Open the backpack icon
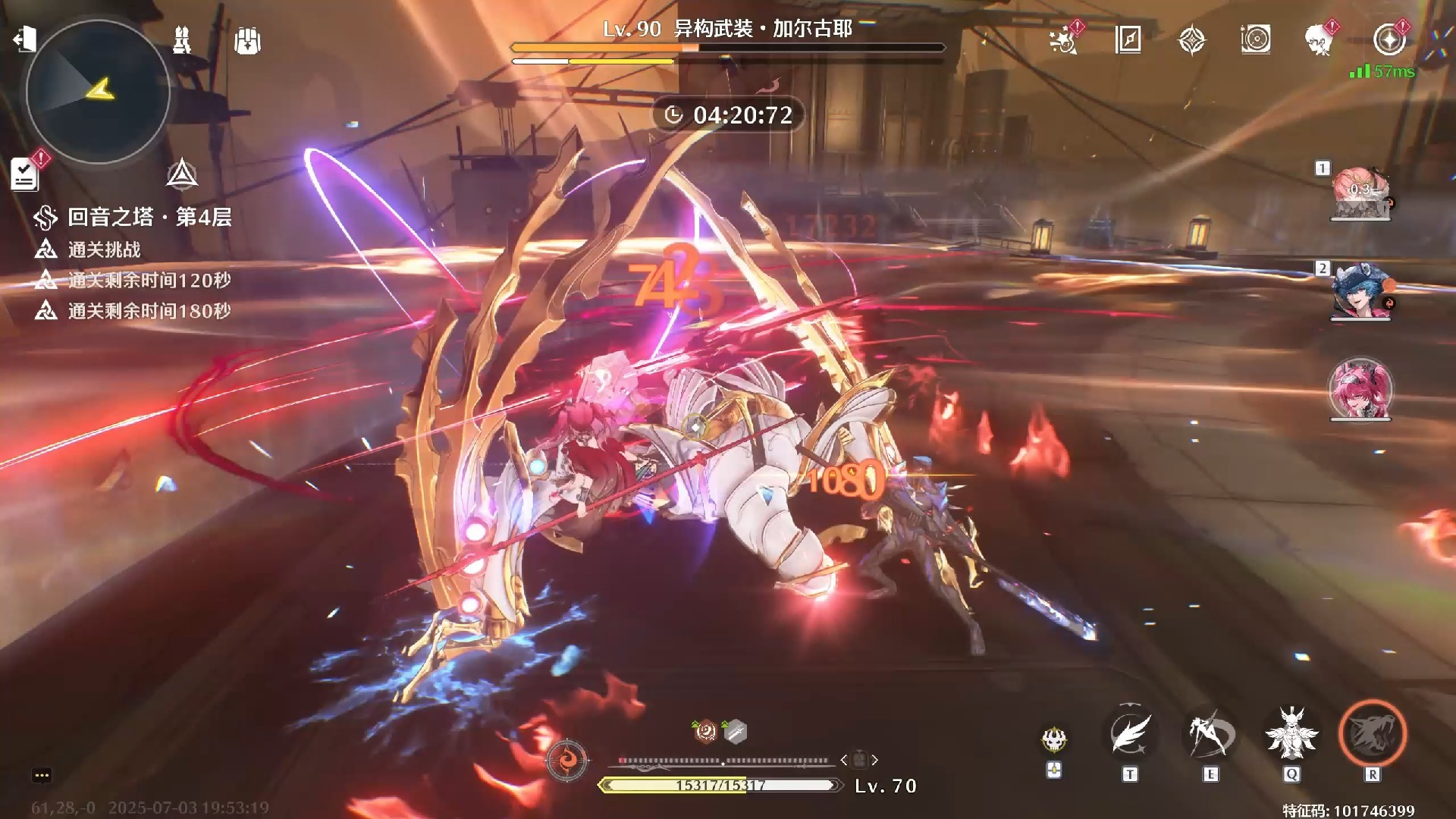This screenshot has height=819, width=1456. [247, 40]
